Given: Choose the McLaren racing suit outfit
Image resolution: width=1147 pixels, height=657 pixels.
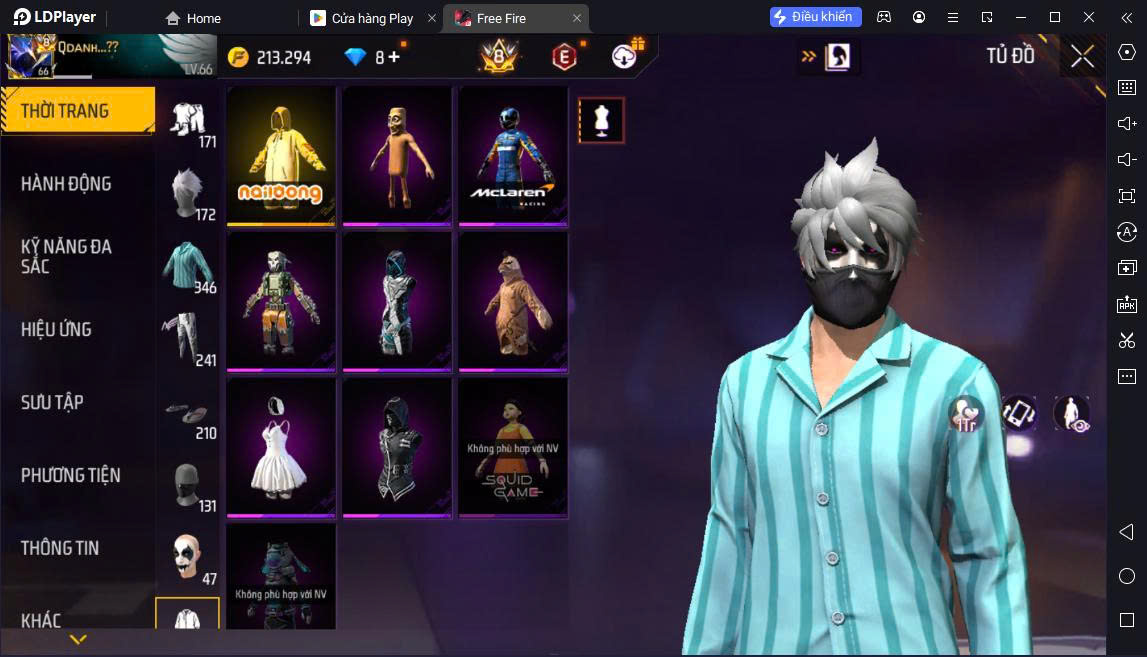Looking at the screenshot, I should point(512,155).
